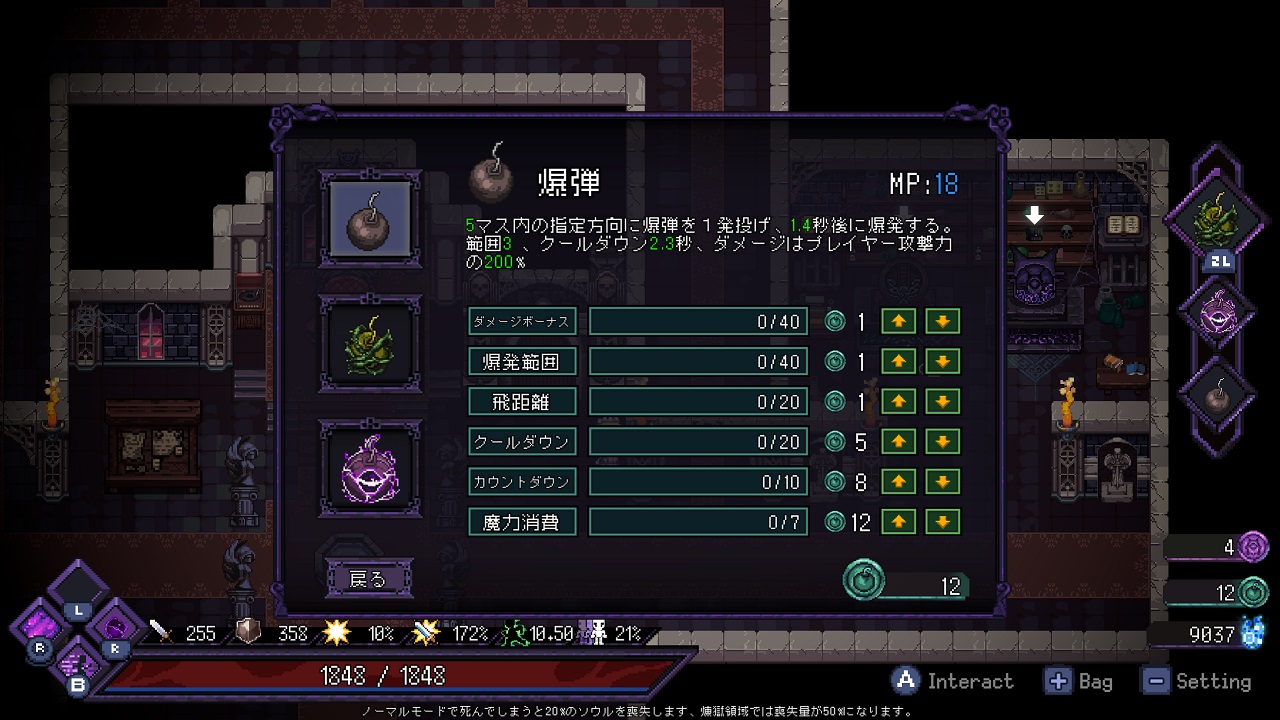Select the green plant bomb in the side quickbar
This screenshot has height=720, width=1280.
point(1217,214)
